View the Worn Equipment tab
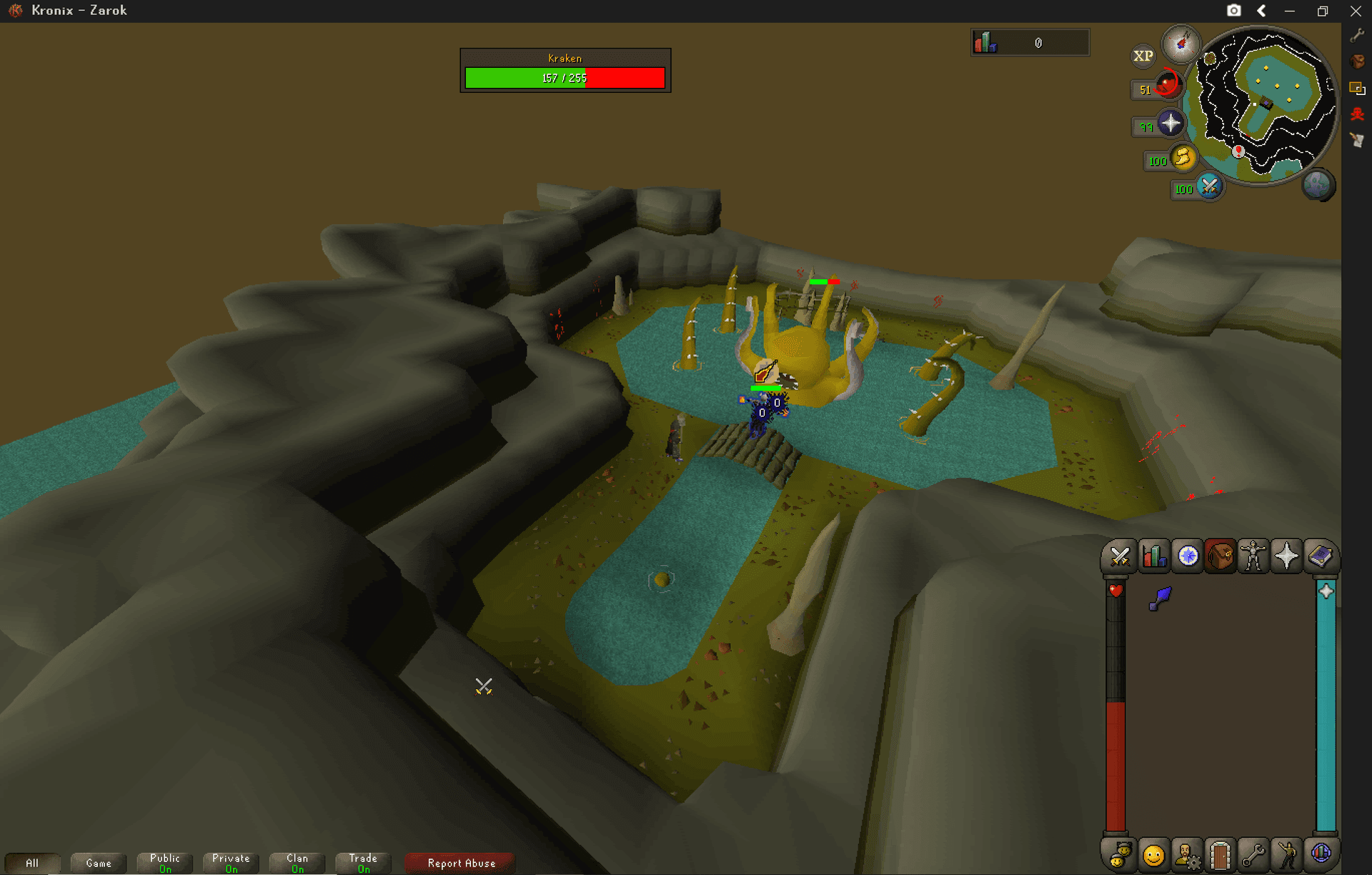This screenshot has height=875, width=1372. (1256, 556)
